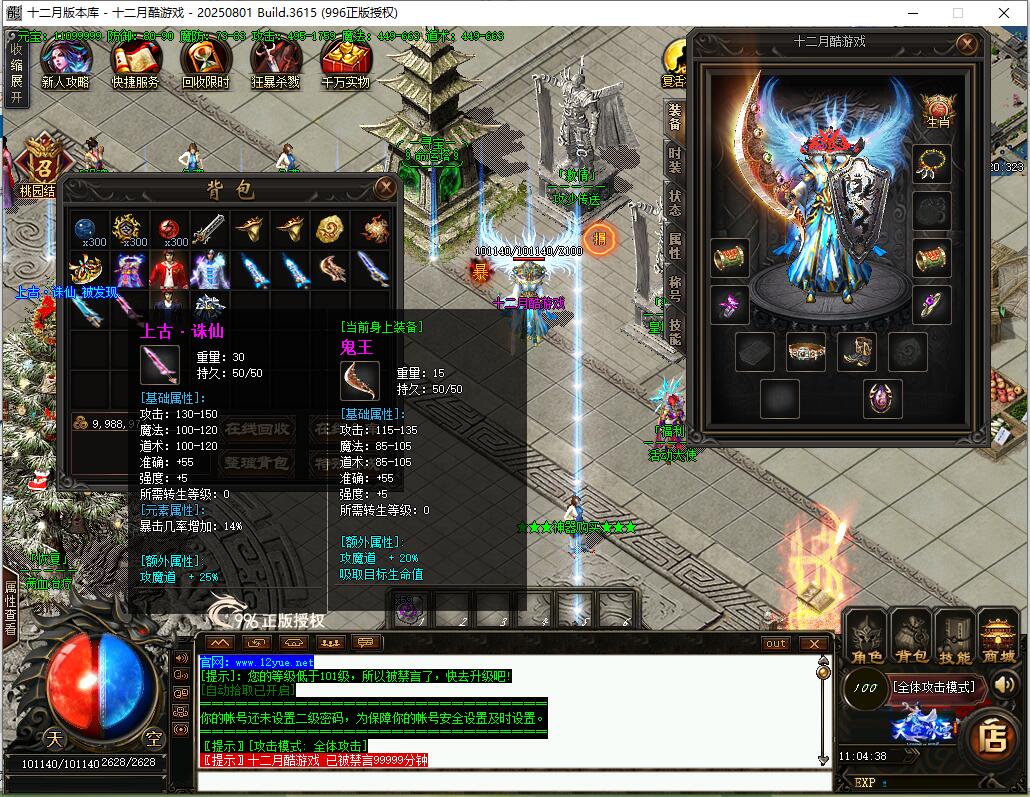Select the equipped belt slot
1030x797 pixels.
coord(805,352)
